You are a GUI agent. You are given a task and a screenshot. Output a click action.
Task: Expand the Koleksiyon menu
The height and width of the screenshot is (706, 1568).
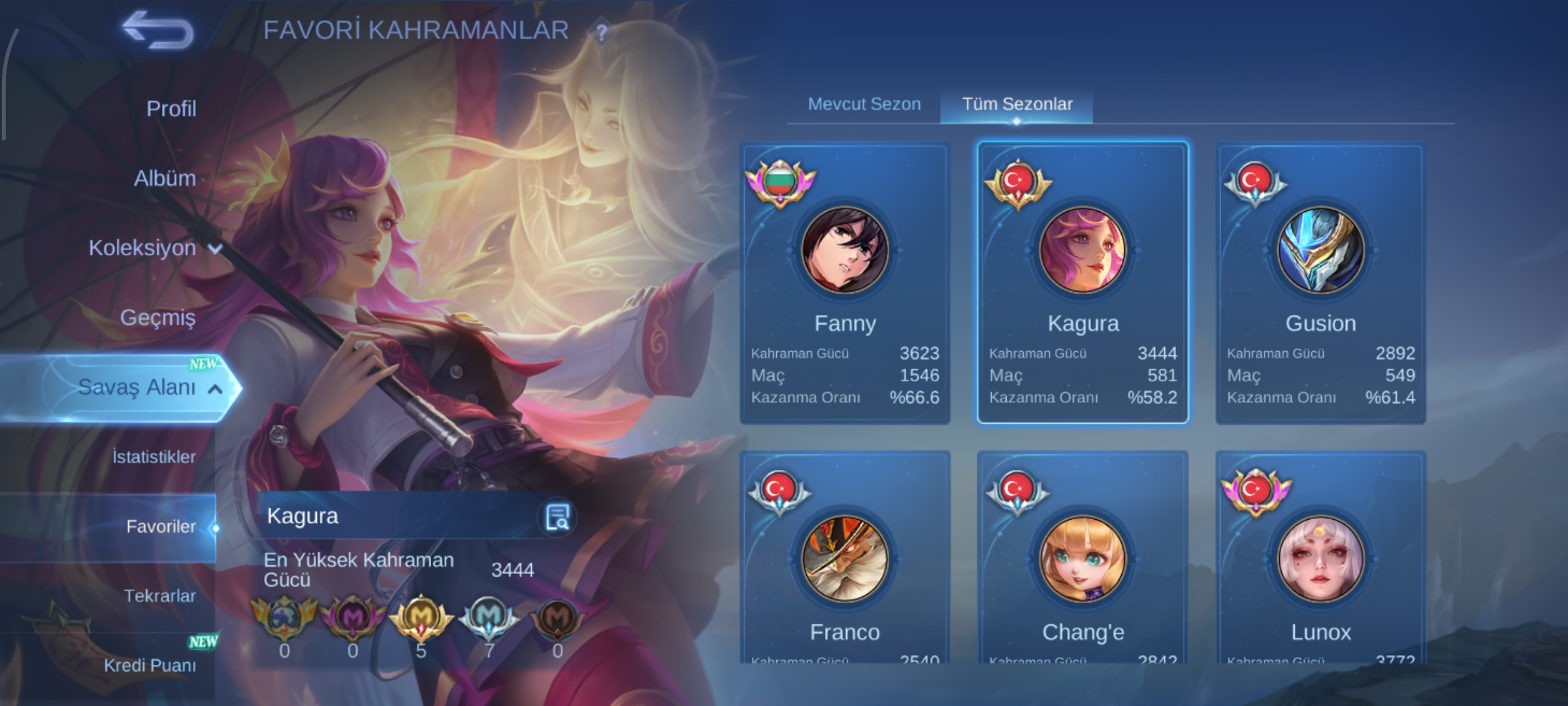[x=154, y=248]
